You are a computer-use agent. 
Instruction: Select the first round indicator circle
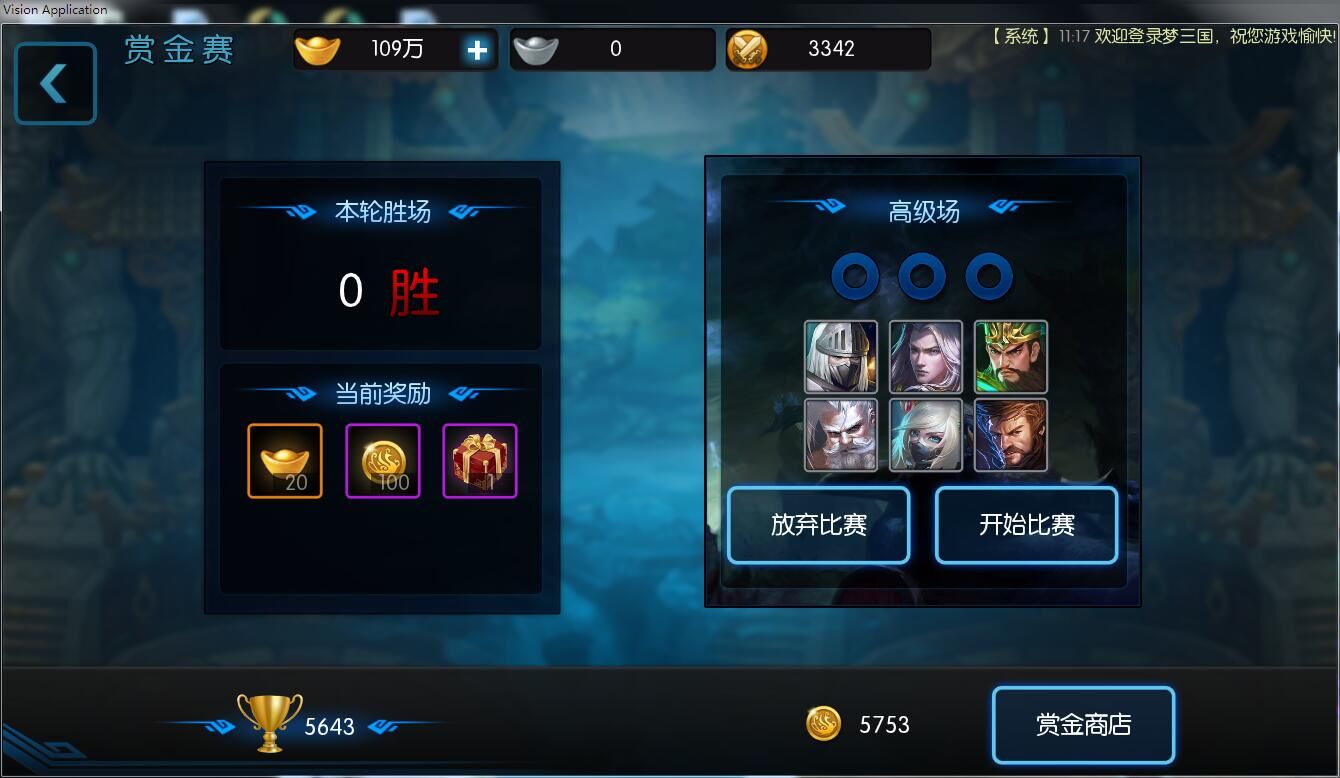coord(855,276)
